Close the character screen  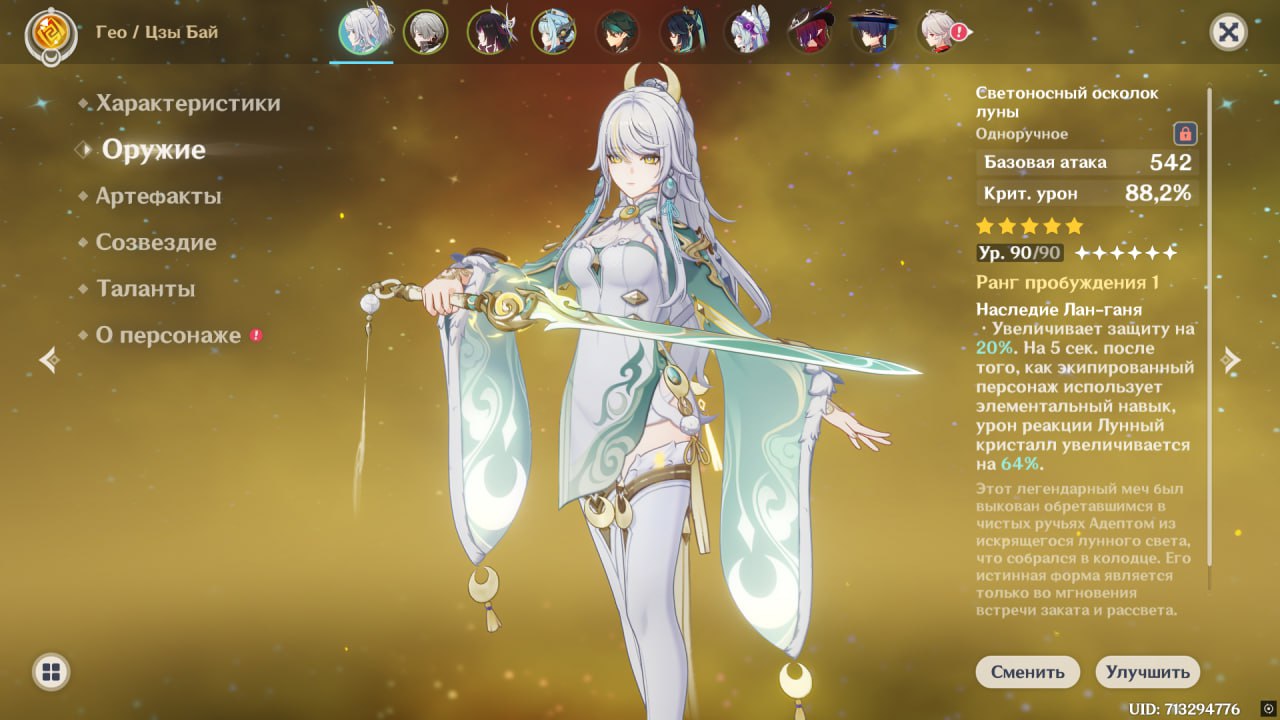tap(1228, 32)
